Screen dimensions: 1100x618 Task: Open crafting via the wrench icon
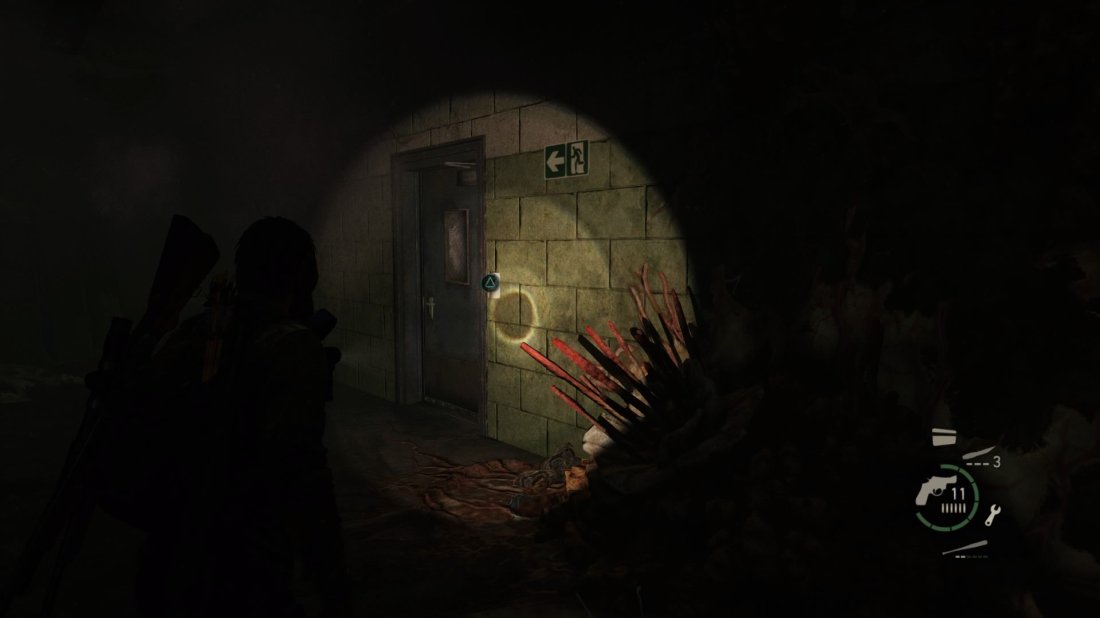point(993,515)
